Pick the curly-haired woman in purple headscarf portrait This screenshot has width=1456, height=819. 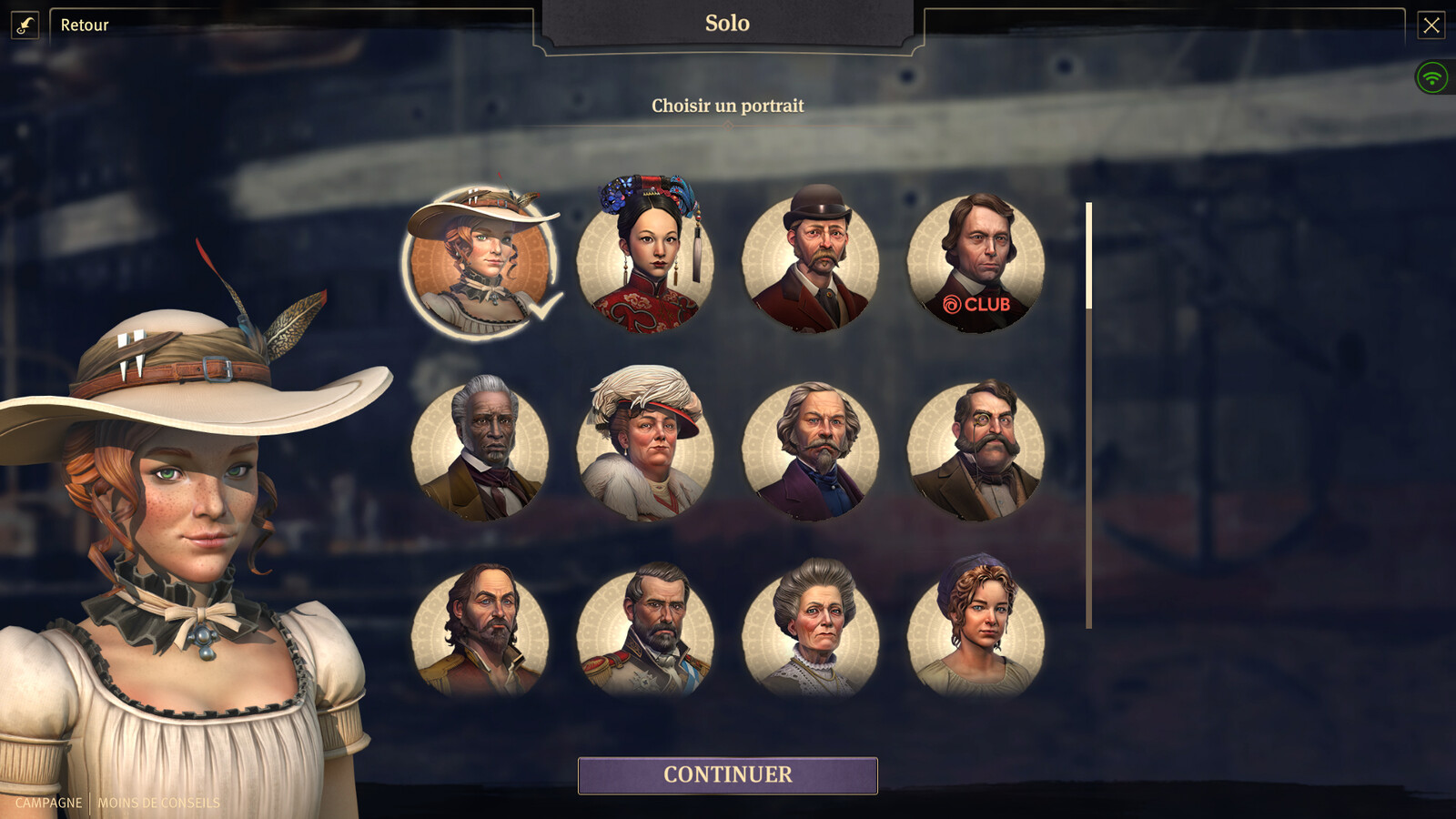click(x=976, y=632)
